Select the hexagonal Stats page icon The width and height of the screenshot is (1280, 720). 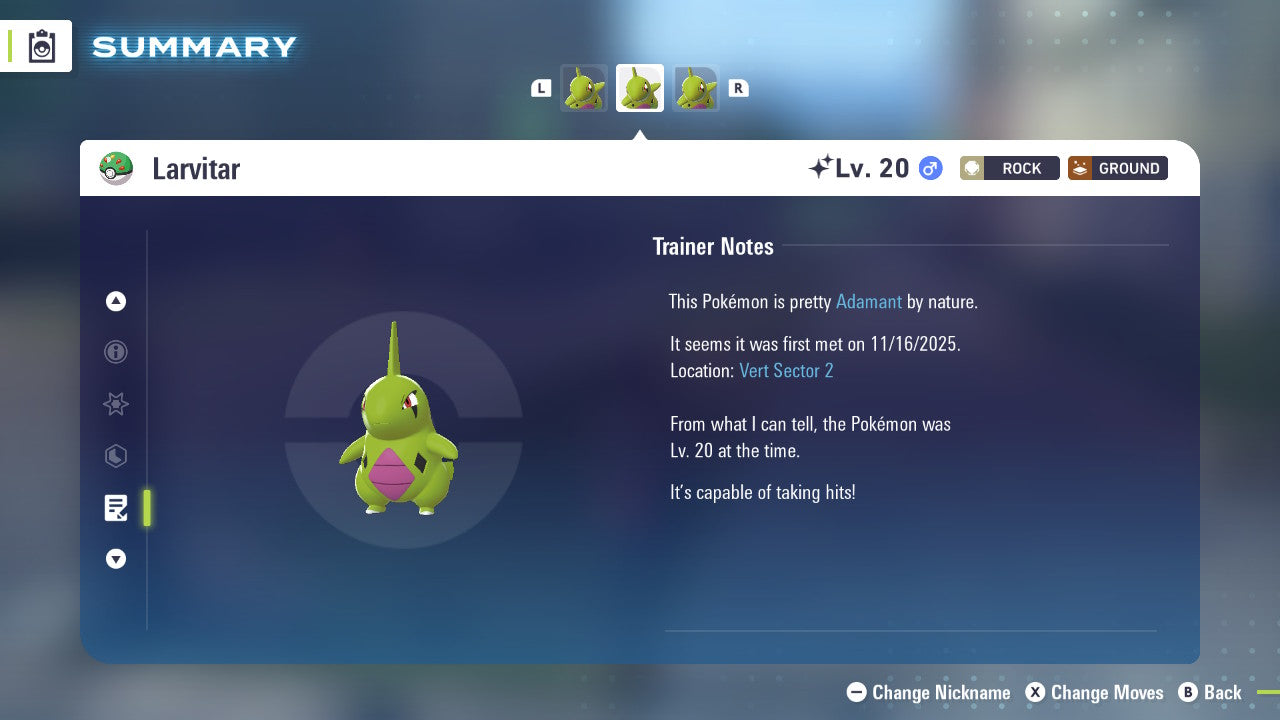(x=115, y=456)
